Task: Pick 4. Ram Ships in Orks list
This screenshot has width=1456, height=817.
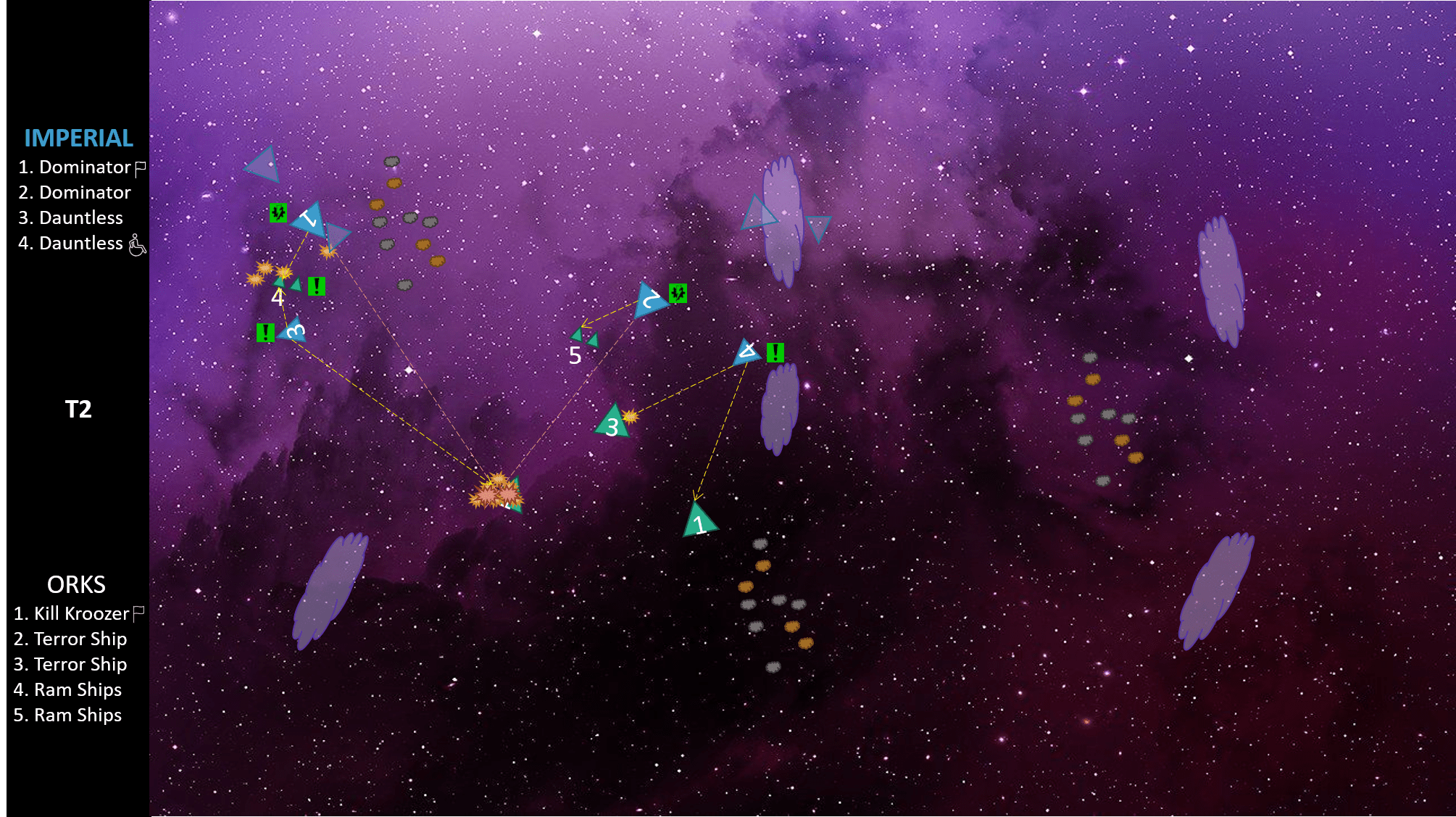Action: click(67, 690)
